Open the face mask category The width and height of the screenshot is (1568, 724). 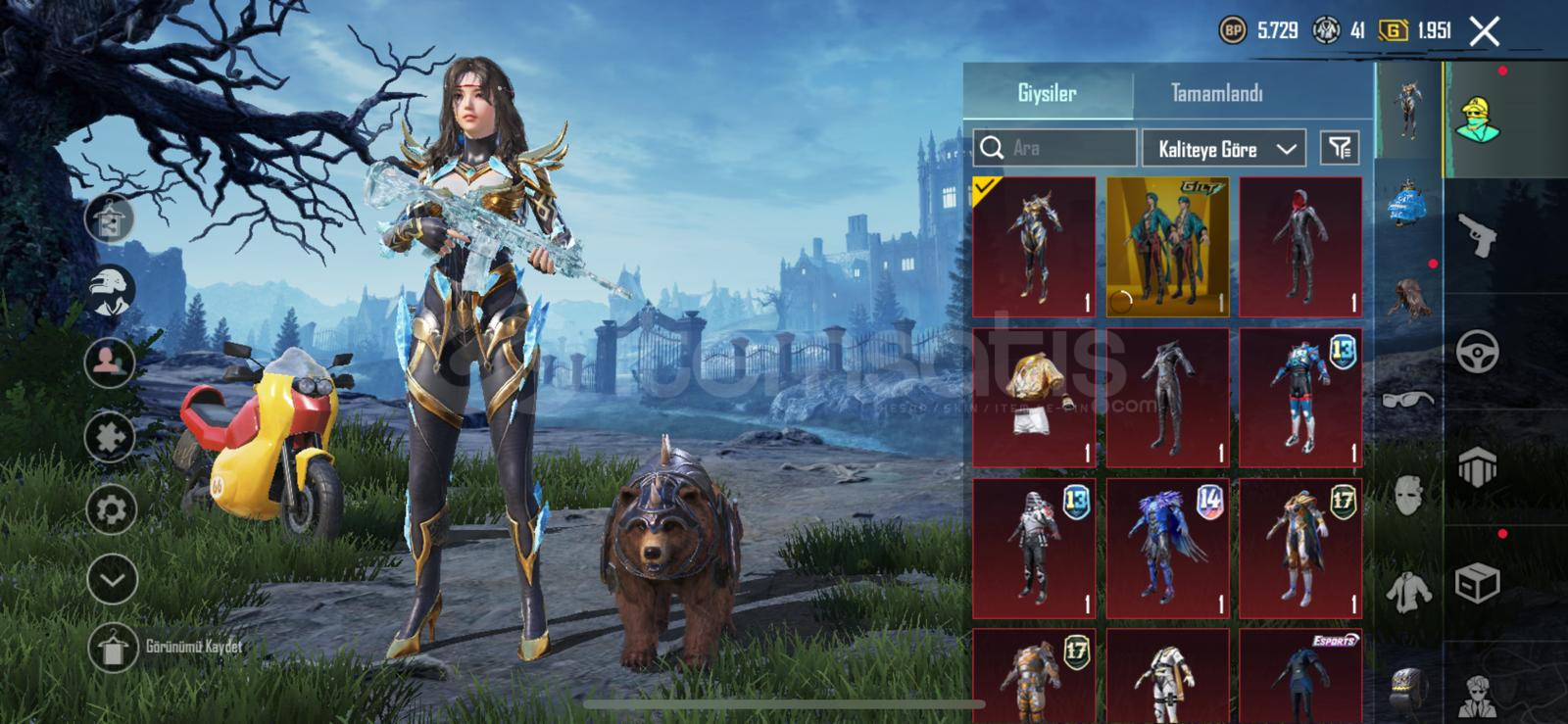(x=1407, y=495)
